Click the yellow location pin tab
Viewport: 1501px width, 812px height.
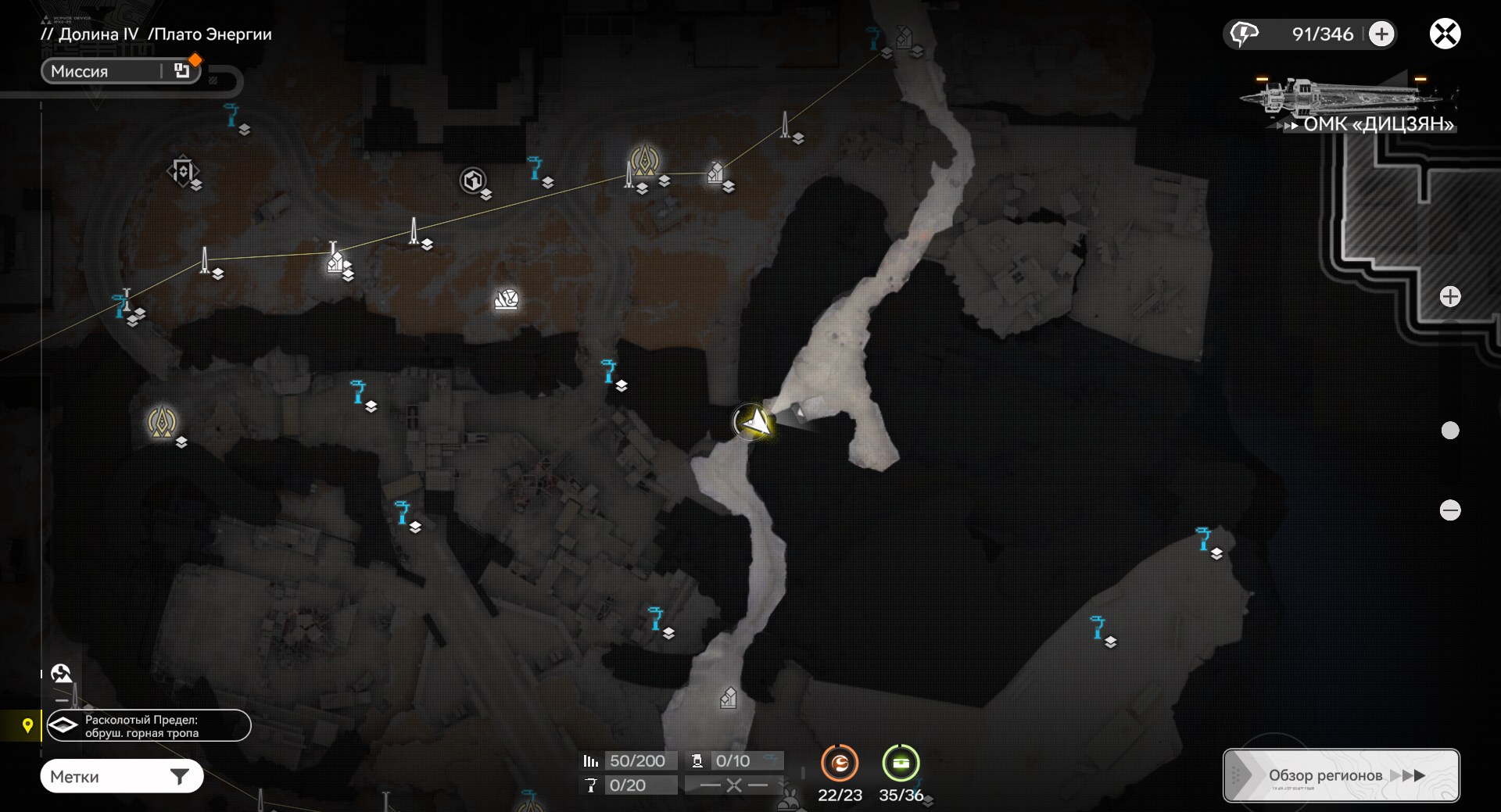click(27, 726)
